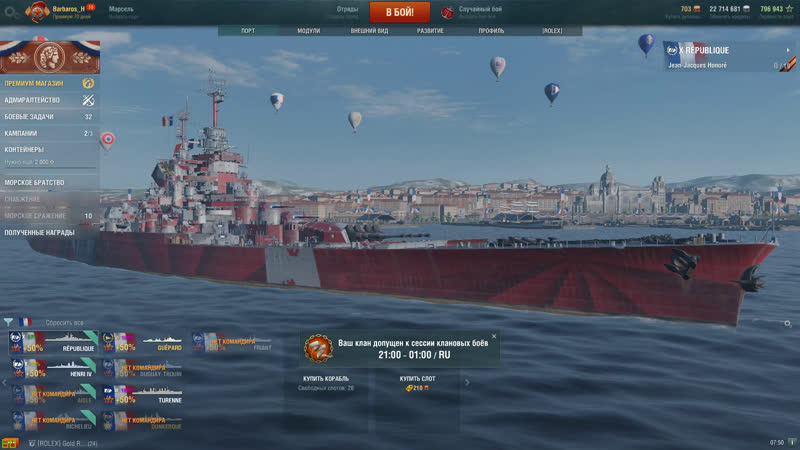Start battle with the В БОЙ! button
The height and width of the screenshot is (450, 800).
(x=400, y=12)
